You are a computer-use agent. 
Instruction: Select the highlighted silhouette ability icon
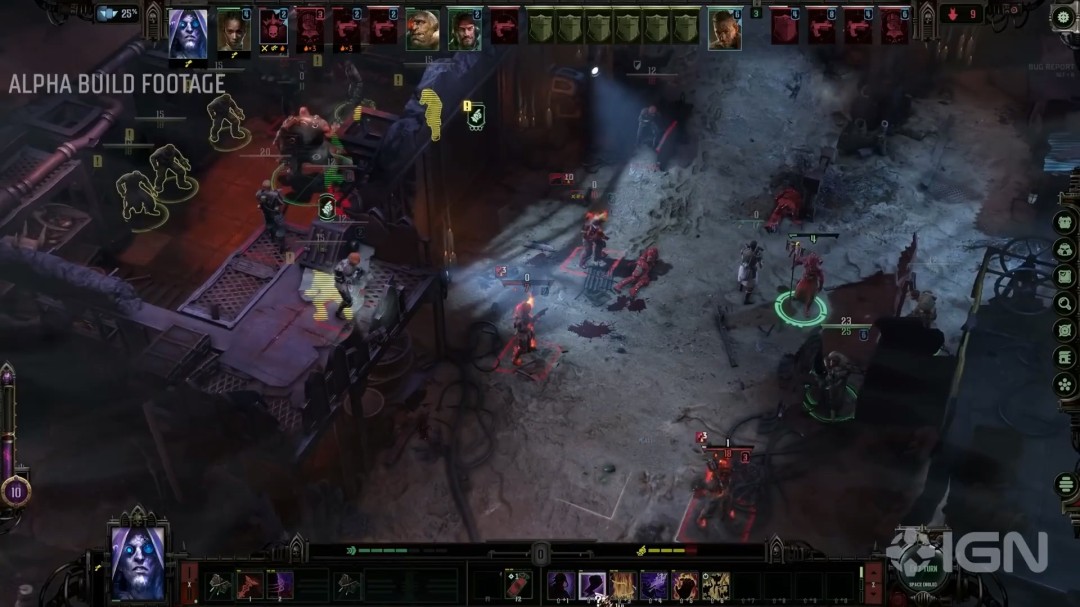click(592, 585)
